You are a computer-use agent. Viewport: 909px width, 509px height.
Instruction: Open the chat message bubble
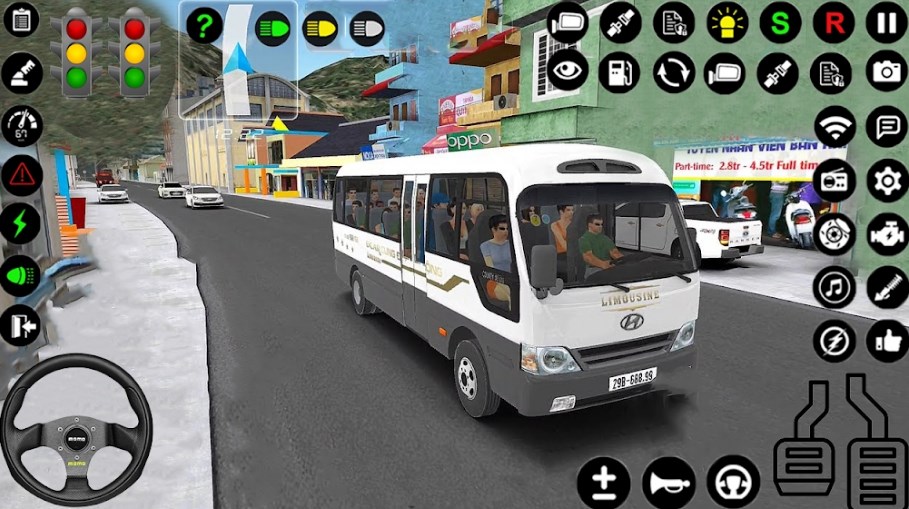coord(886,127)
